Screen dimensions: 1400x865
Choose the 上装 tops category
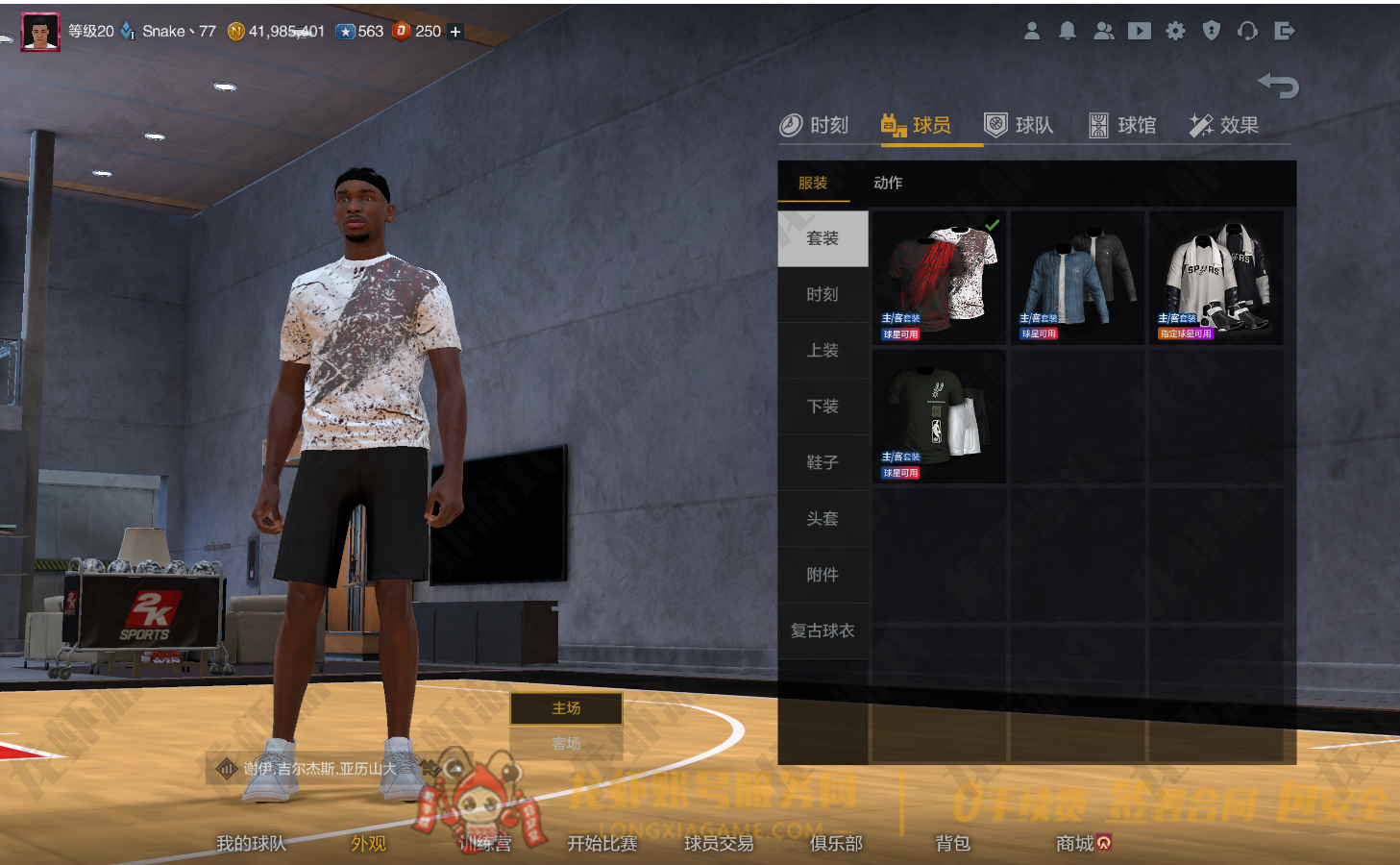823,351
